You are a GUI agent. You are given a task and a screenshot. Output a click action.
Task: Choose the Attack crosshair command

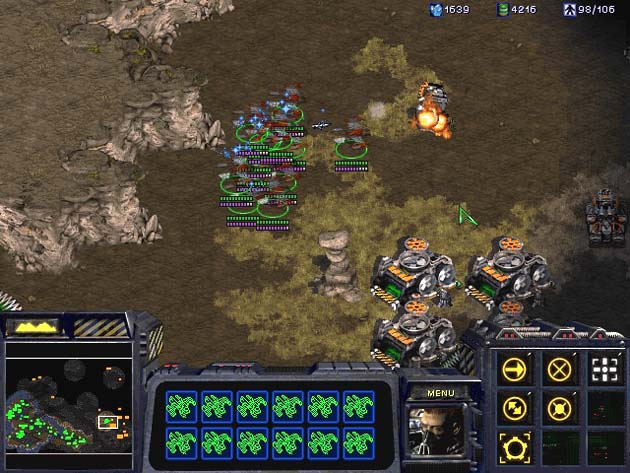point(604,370)
